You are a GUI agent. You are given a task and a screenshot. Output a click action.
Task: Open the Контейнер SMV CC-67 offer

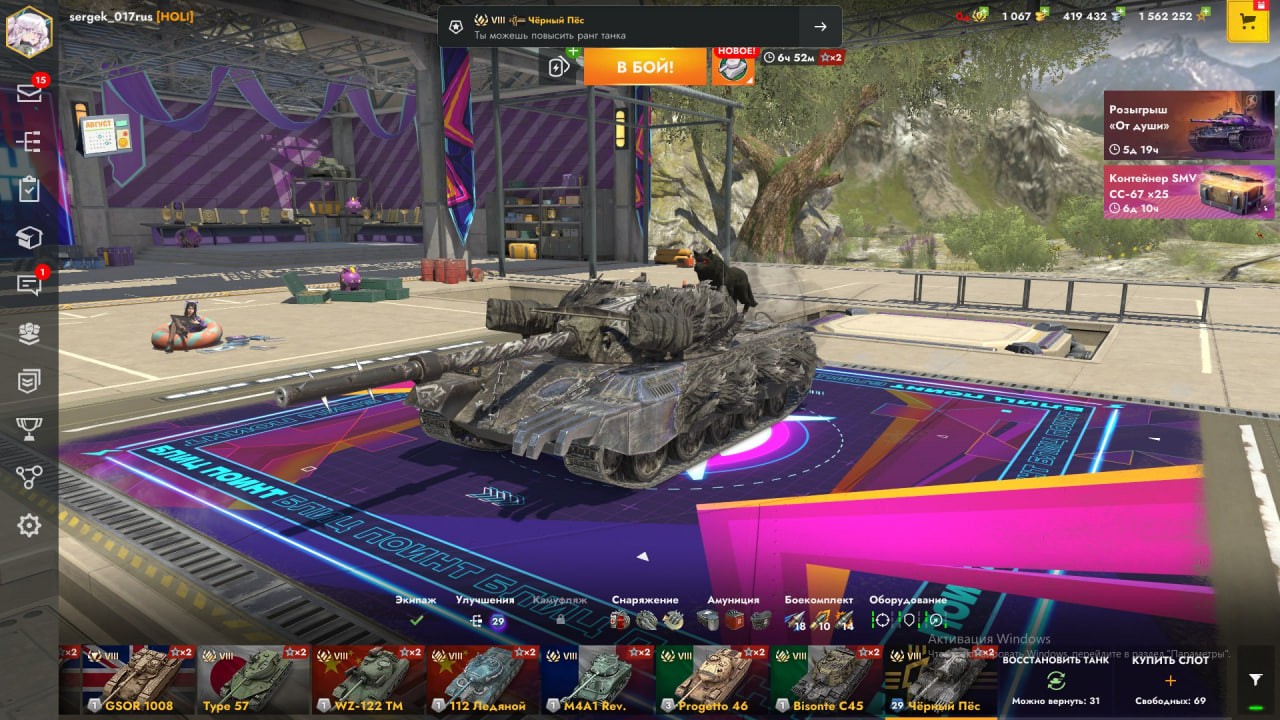point(1189,192)
